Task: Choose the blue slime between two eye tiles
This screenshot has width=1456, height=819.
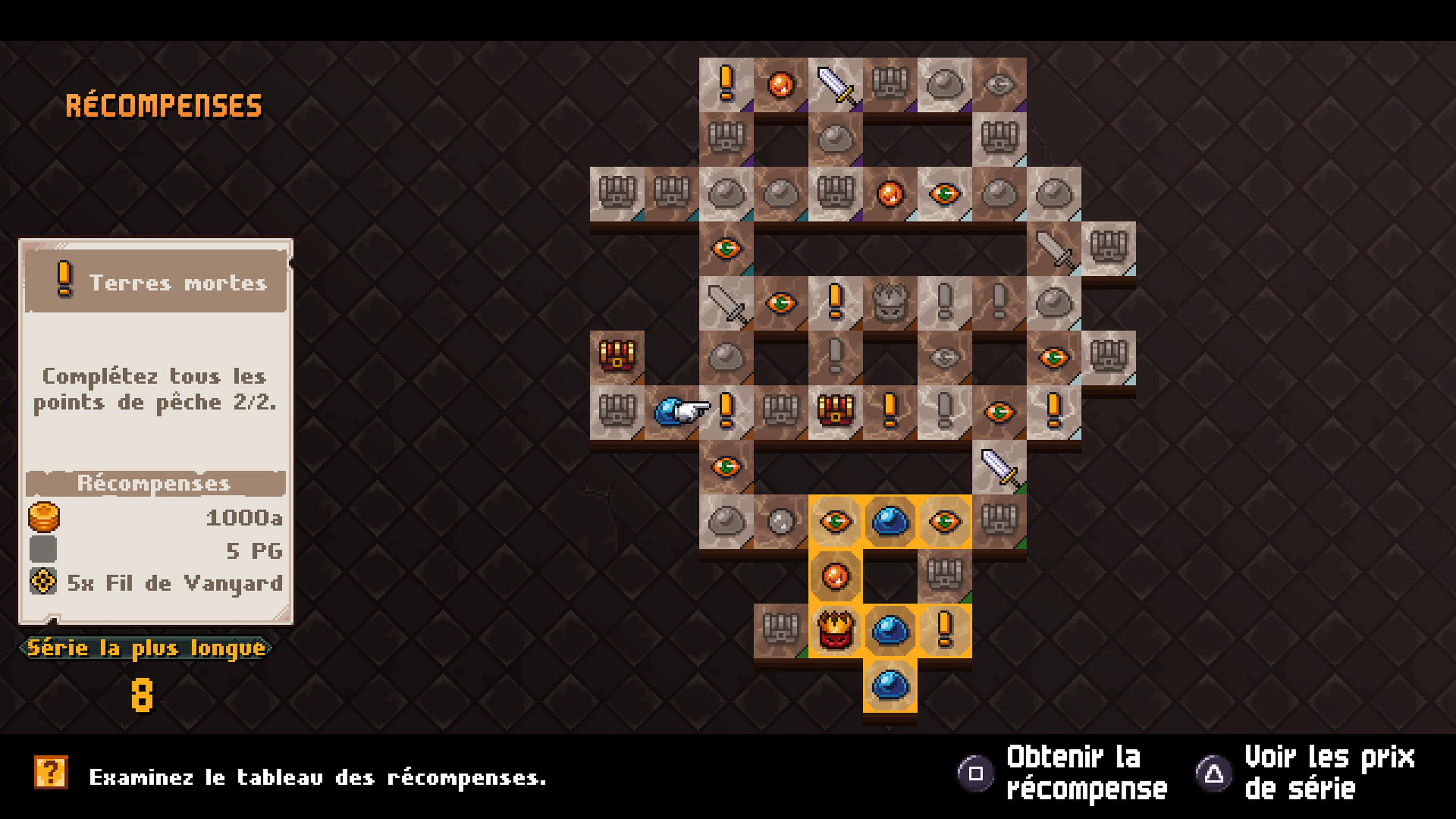Action: [890, 521]
